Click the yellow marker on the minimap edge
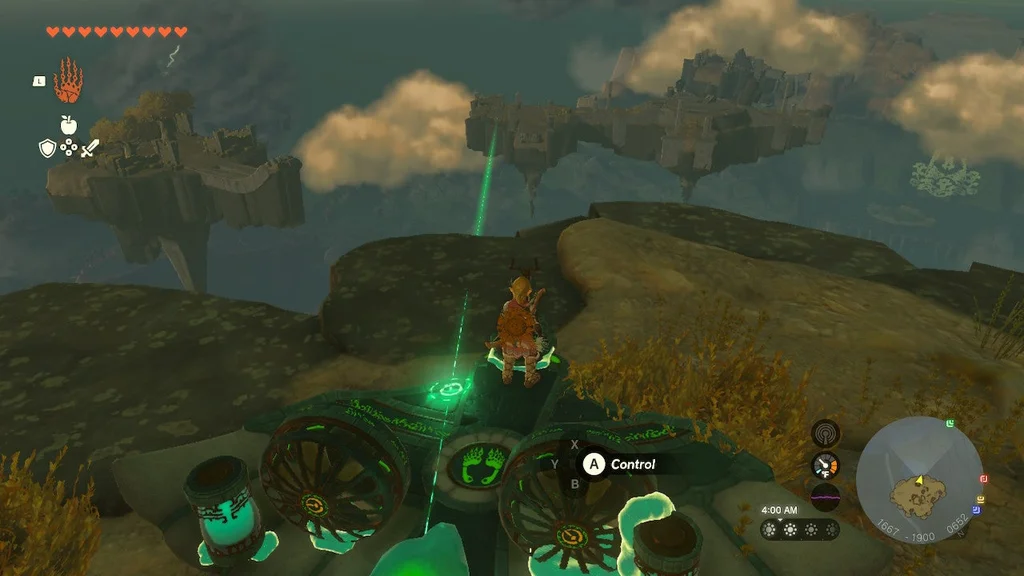This screenshot has width=1024, height=576. (x=981, y=499)
